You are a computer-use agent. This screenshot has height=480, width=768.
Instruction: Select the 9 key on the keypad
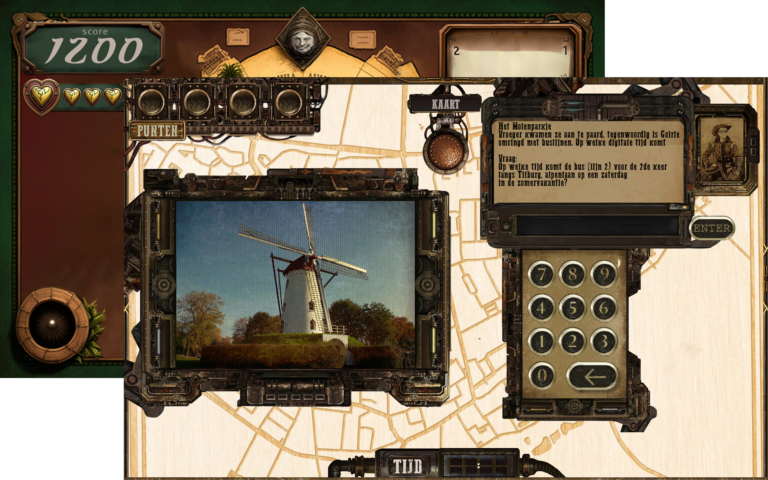[x=604, y=273]
